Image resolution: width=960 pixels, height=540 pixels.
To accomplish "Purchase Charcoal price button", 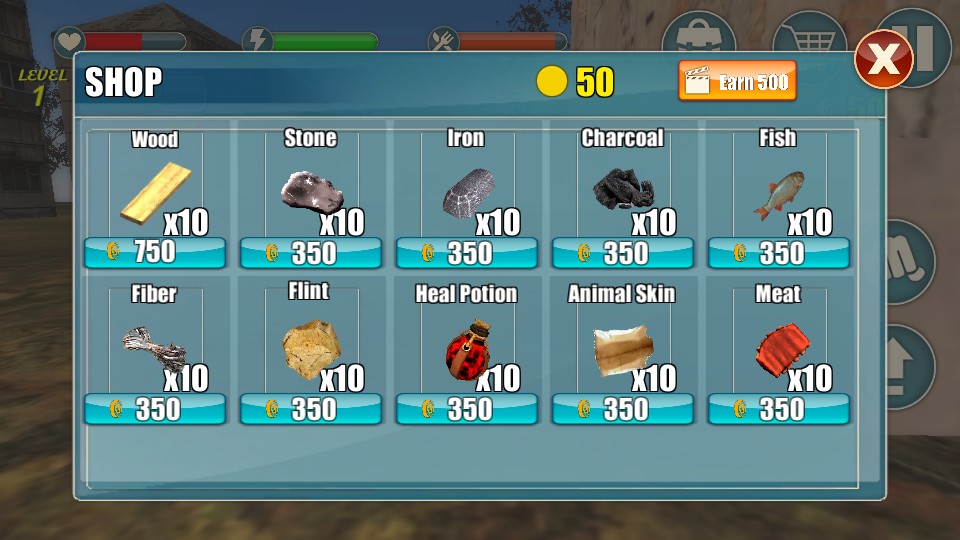I will (623, 253).
